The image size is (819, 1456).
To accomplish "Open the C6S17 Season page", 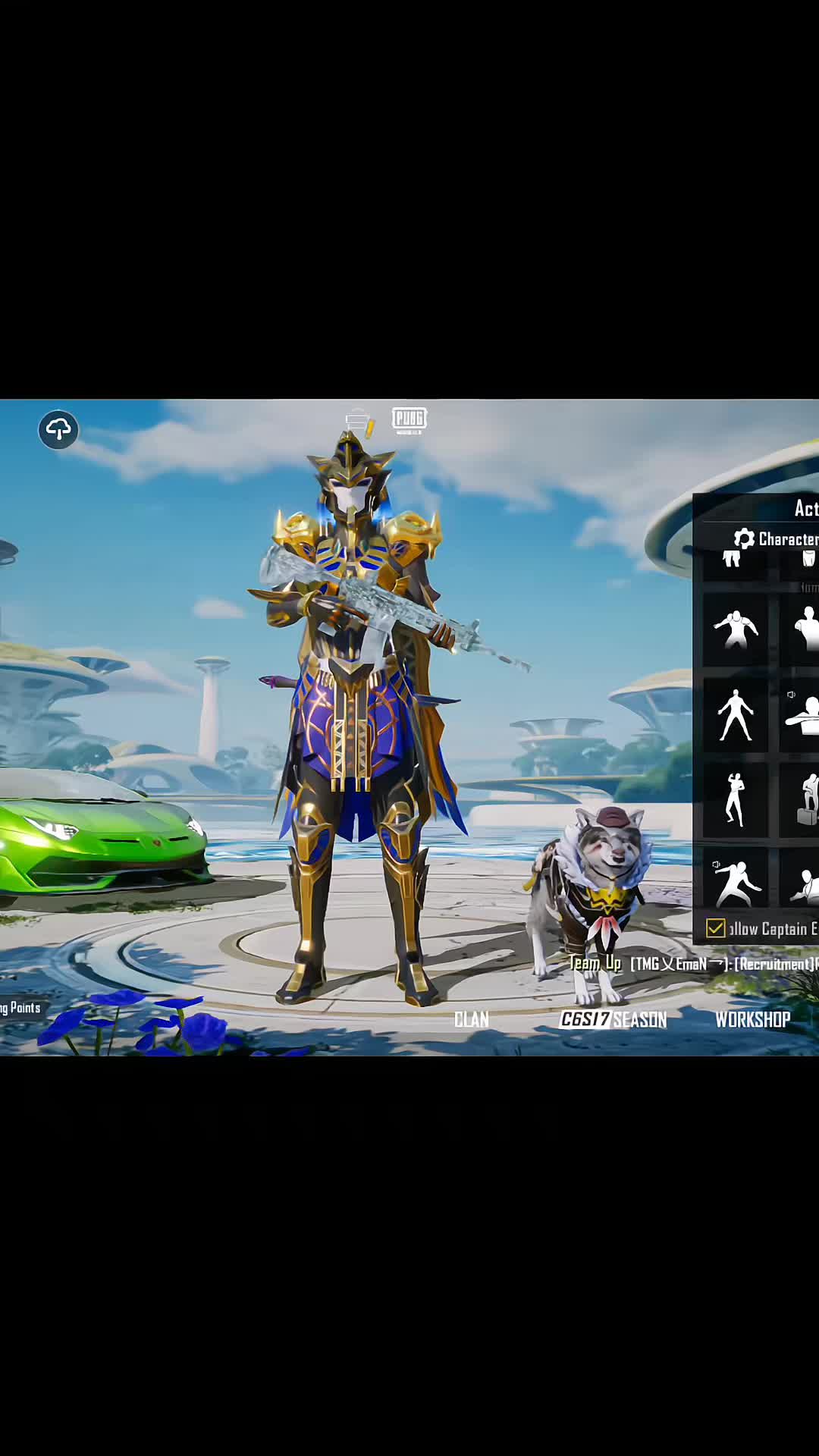I will (613, 1019).
